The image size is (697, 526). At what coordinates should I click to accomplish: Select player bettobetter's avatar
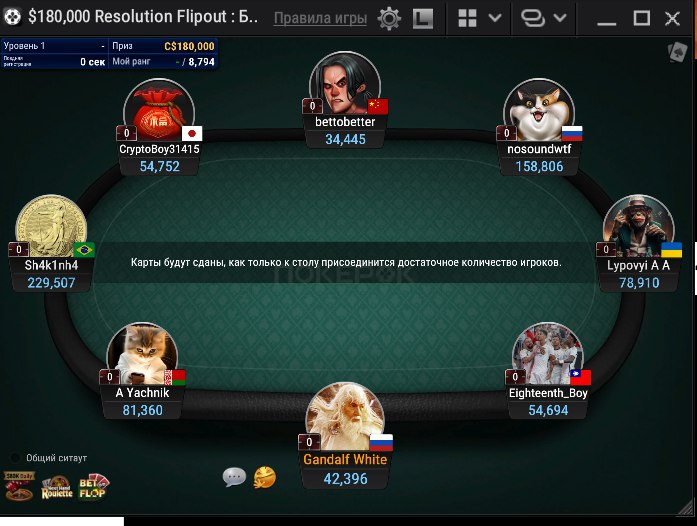click(344, 84)
